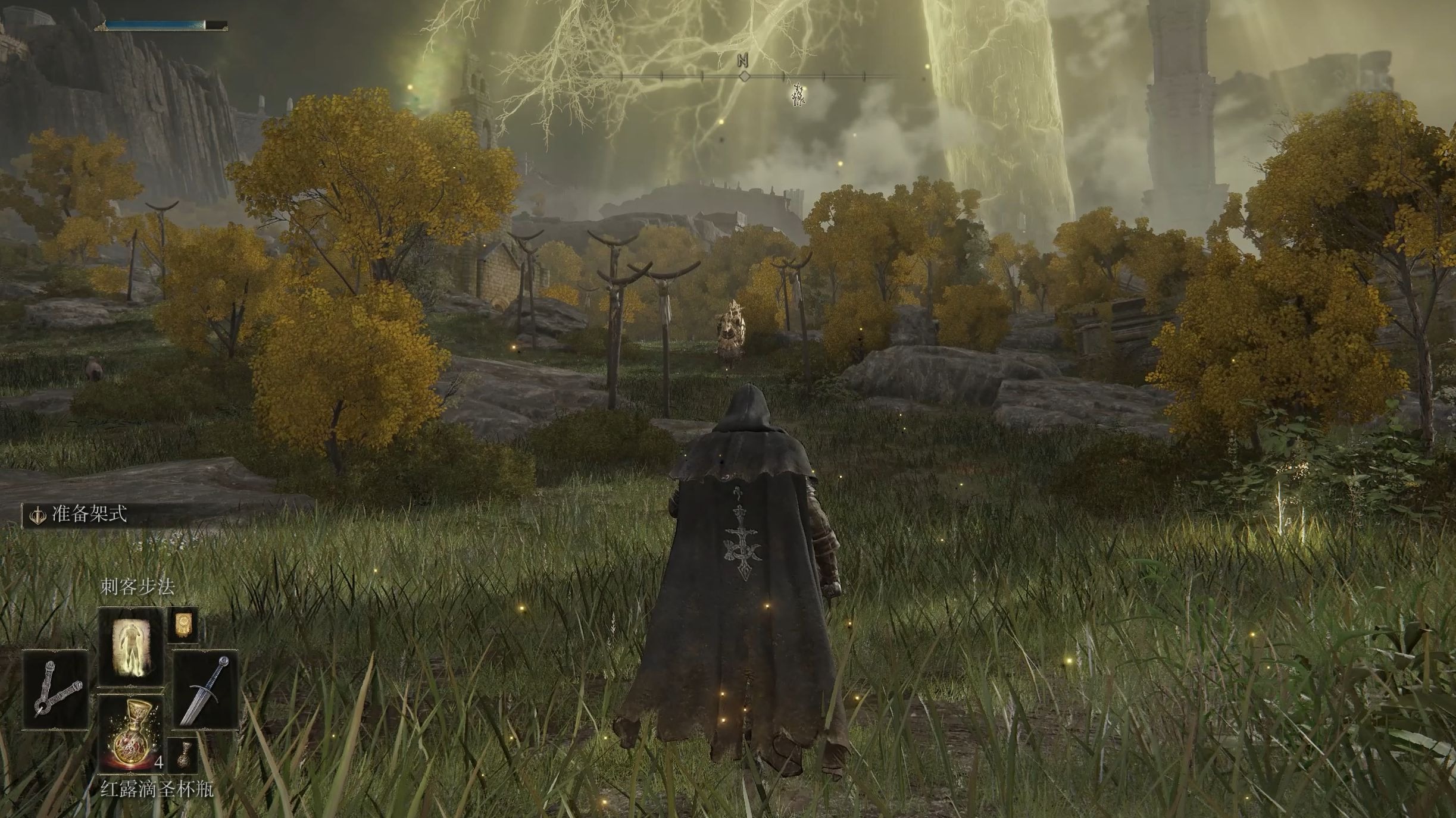This screenshot has height=818, width=1456.
Task: Click the compass bar's north diamond marker
Action: click(744, 76)
